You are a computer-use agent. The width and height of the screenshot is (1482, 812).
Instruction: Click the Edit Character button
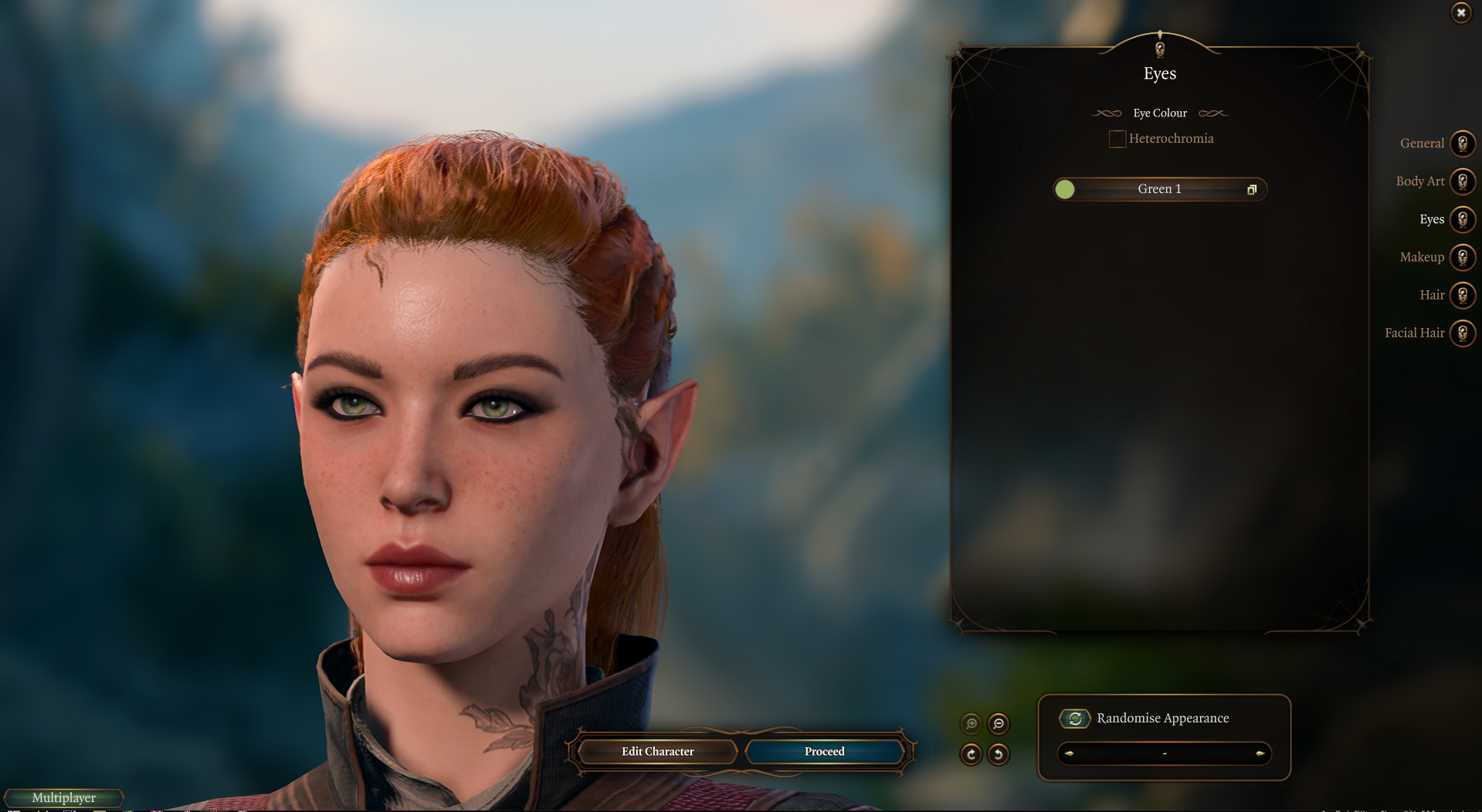(x=657, y=751)
